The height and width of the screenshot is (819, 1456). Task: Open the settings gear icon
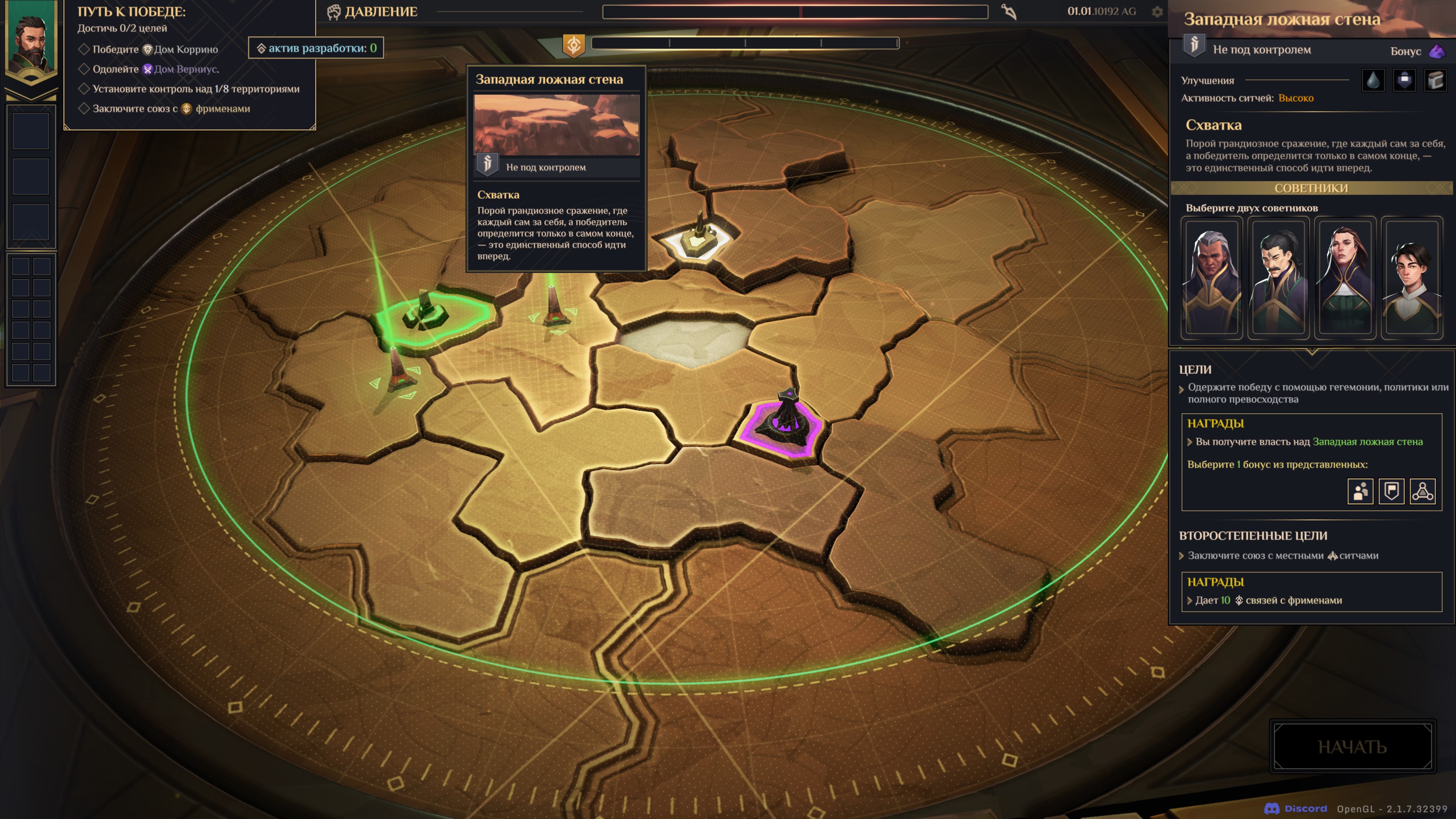[1157, 12]
